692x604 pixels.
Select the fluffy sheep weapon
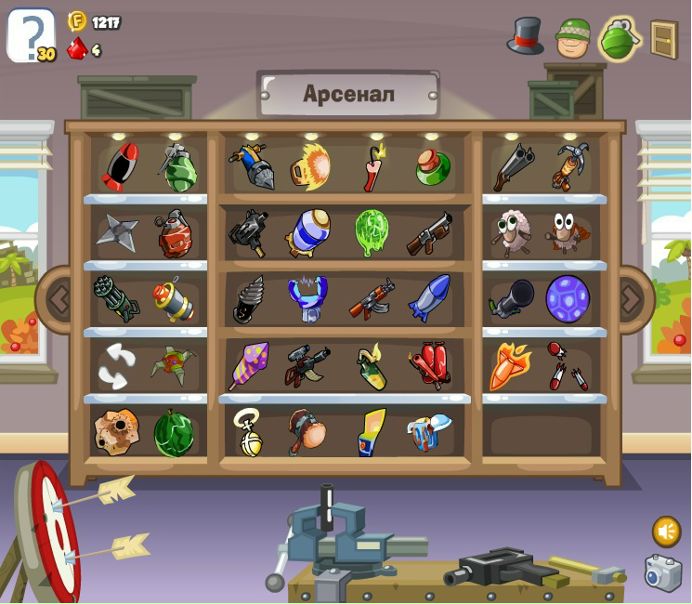[x=512, y=233]
